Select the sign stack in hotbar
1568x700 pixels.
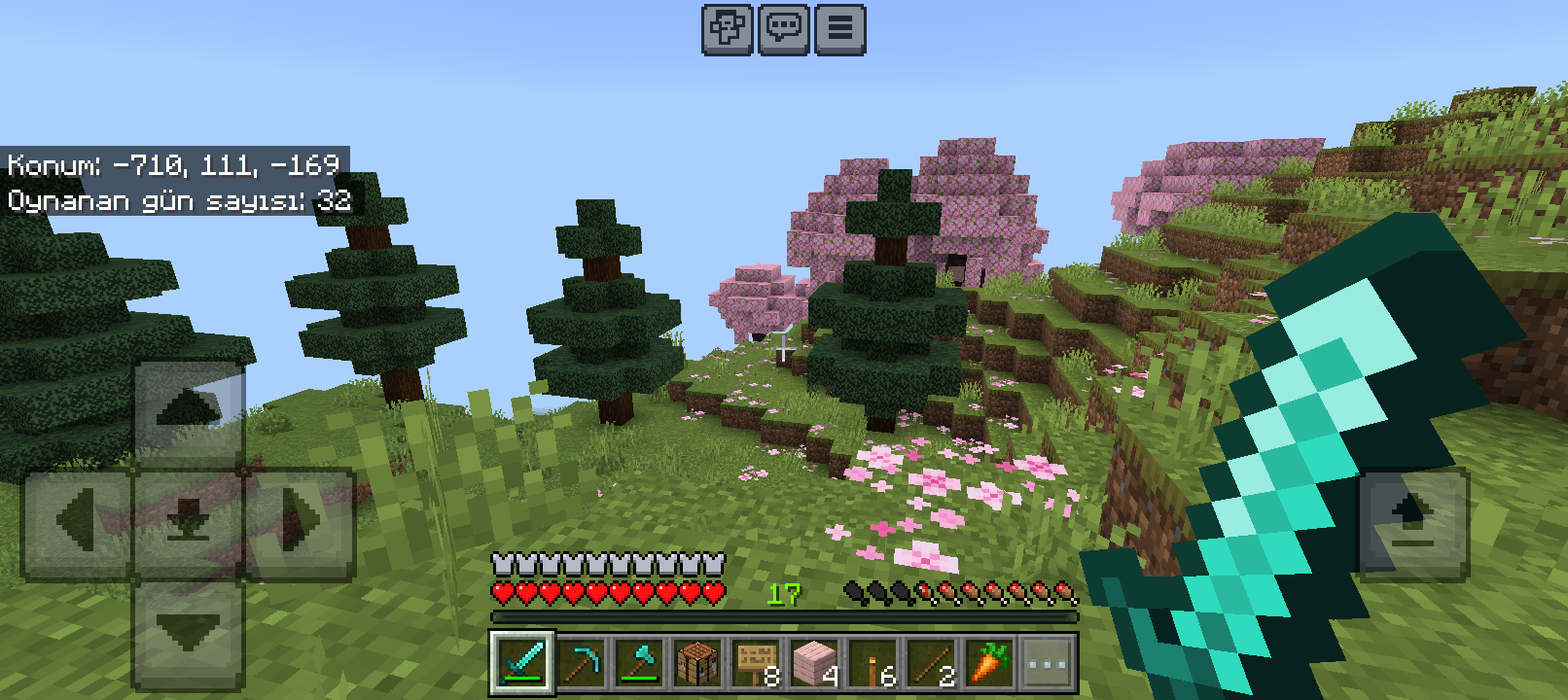(756, 663)
